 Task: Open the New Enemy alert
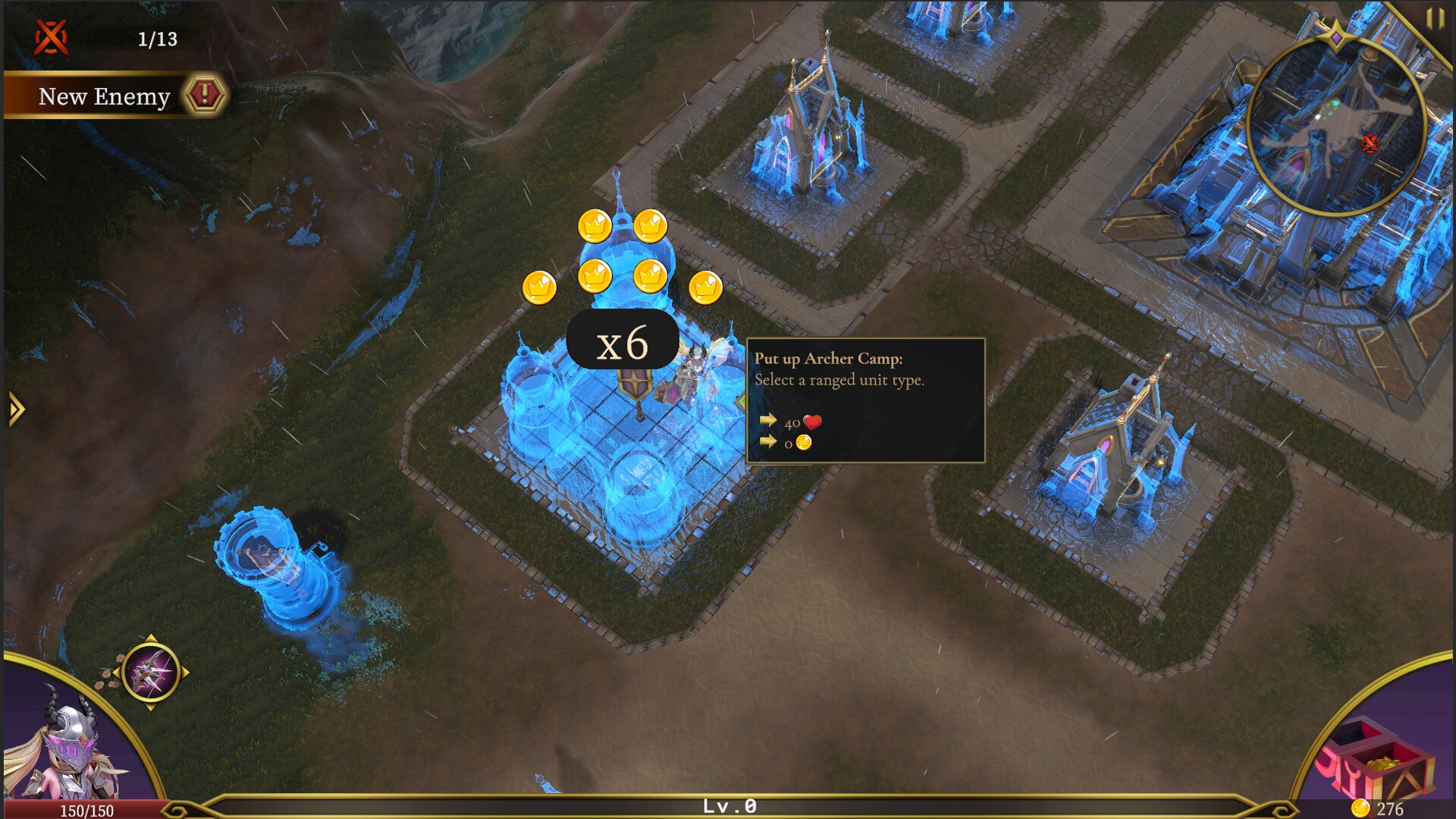pyautogui.click(x=204, y=96)
